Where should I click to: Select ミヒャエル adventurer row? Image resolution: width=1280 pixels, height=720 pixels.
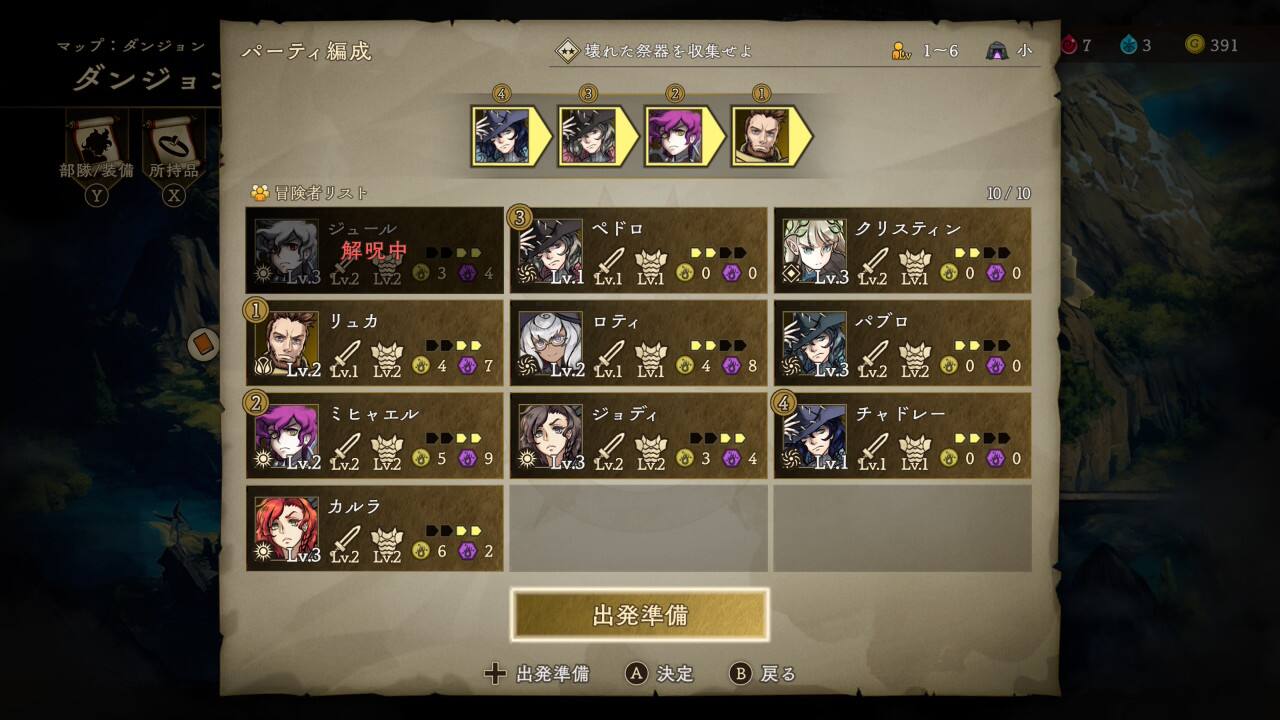(375, 436)
